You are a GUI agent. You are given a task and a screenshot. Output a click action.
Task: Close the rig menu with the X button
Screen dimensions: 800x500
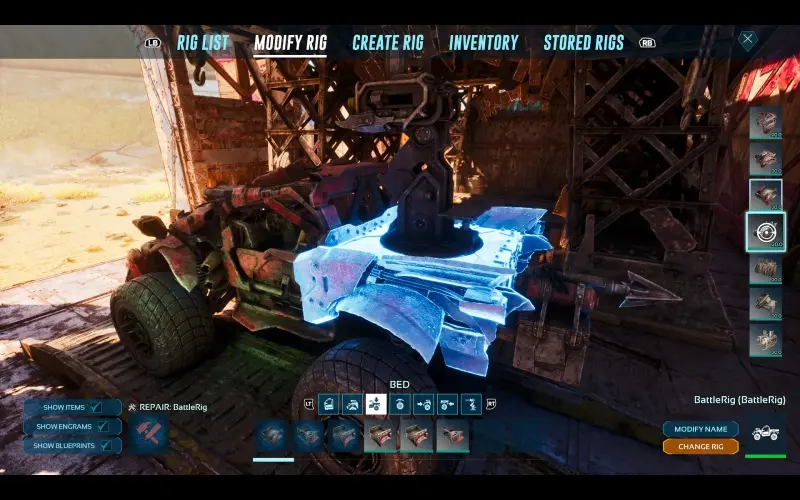pos(748,39)
